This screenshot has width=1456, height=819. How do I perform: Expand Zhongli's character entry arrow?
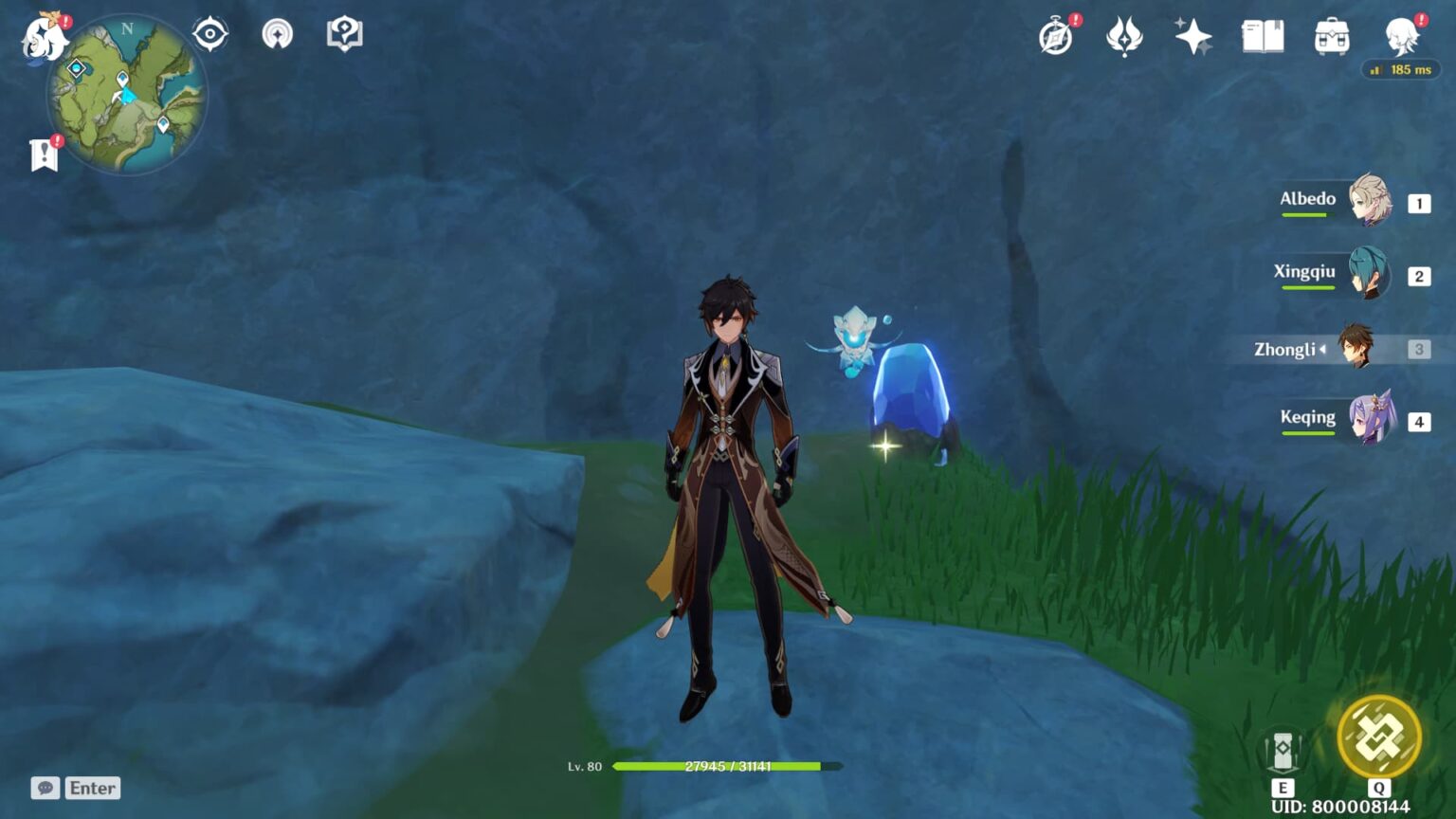[x=1324, y=349]
